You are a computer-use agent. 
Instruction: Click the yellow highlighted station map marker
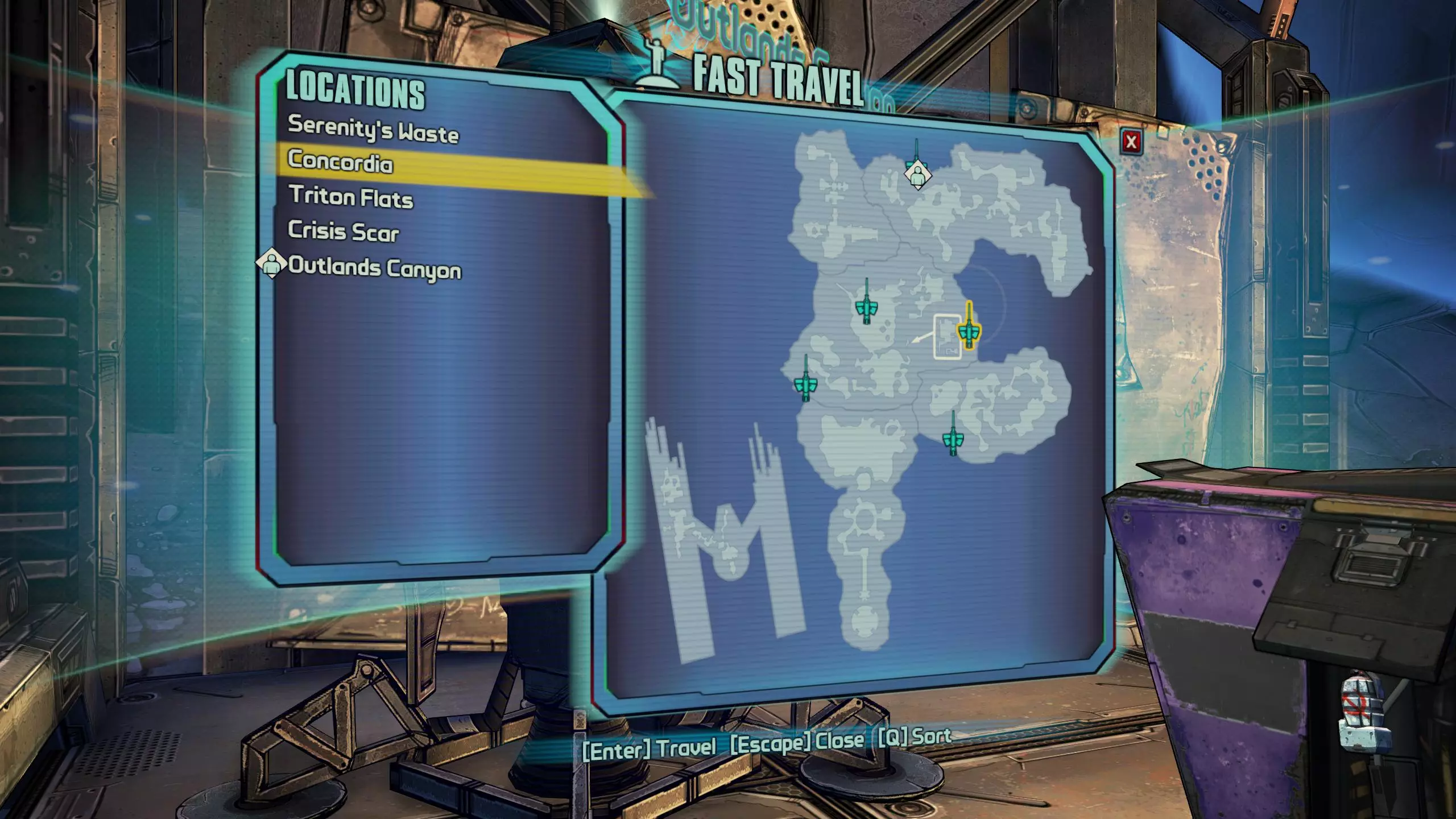pos(968,330)
